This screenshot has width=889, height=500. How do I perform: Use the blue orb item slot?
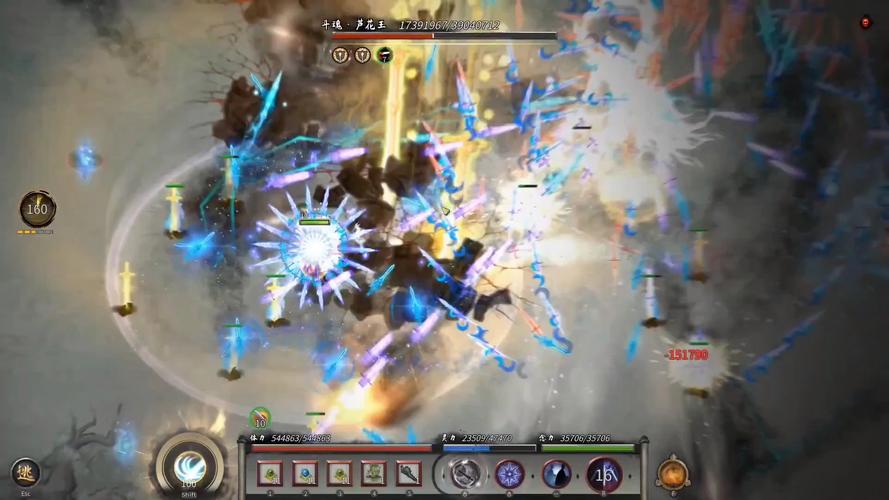tap(304, 473)
